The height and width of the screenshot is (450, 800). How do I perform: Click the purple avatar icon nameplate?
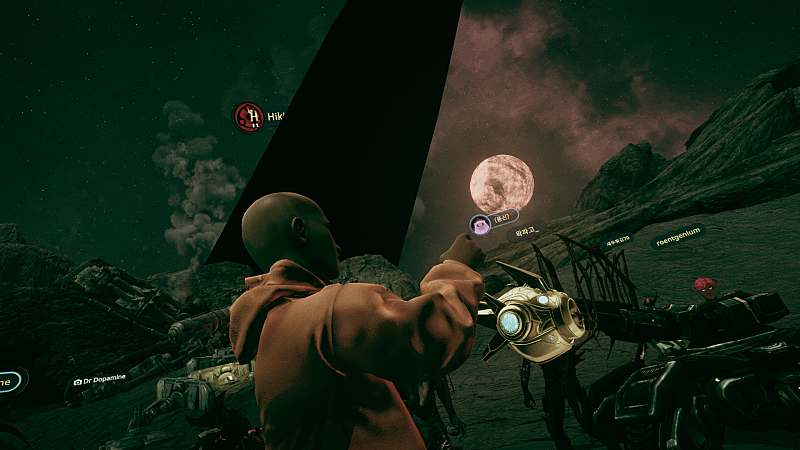(x=481, y=224)
